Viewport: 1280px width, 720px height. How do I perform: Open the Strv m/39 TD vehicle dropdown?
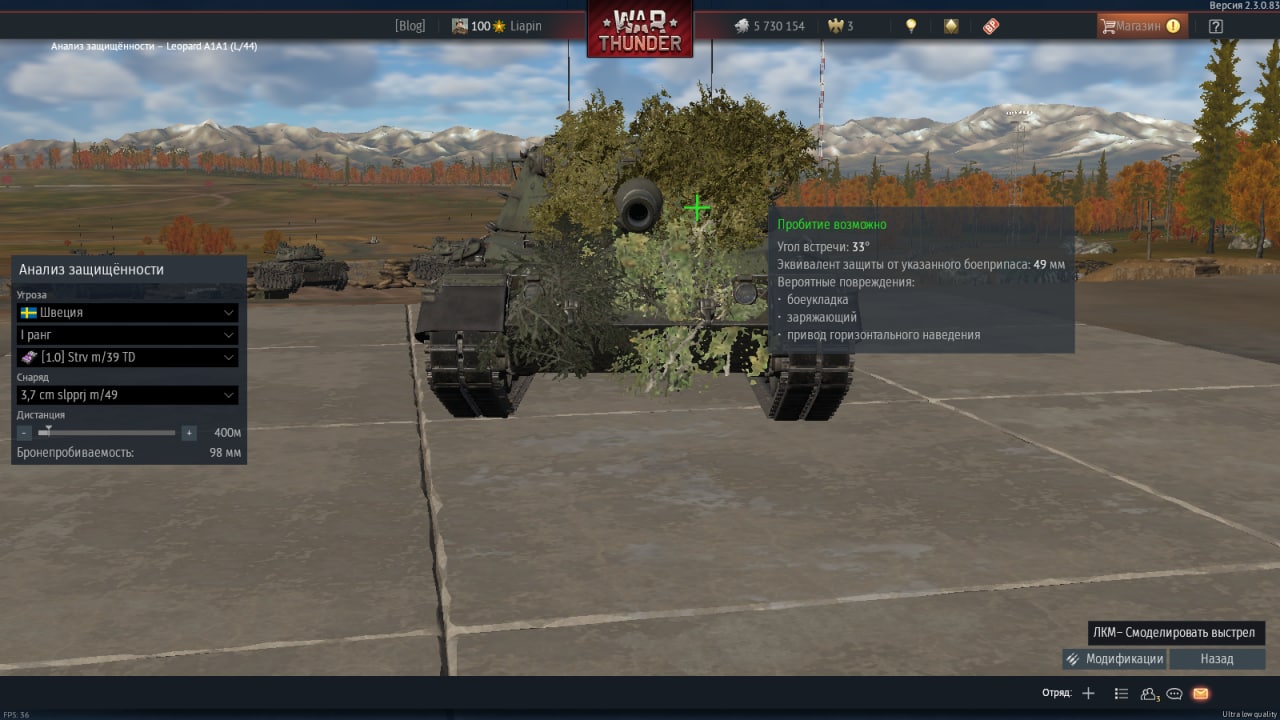tap(127, 357)
